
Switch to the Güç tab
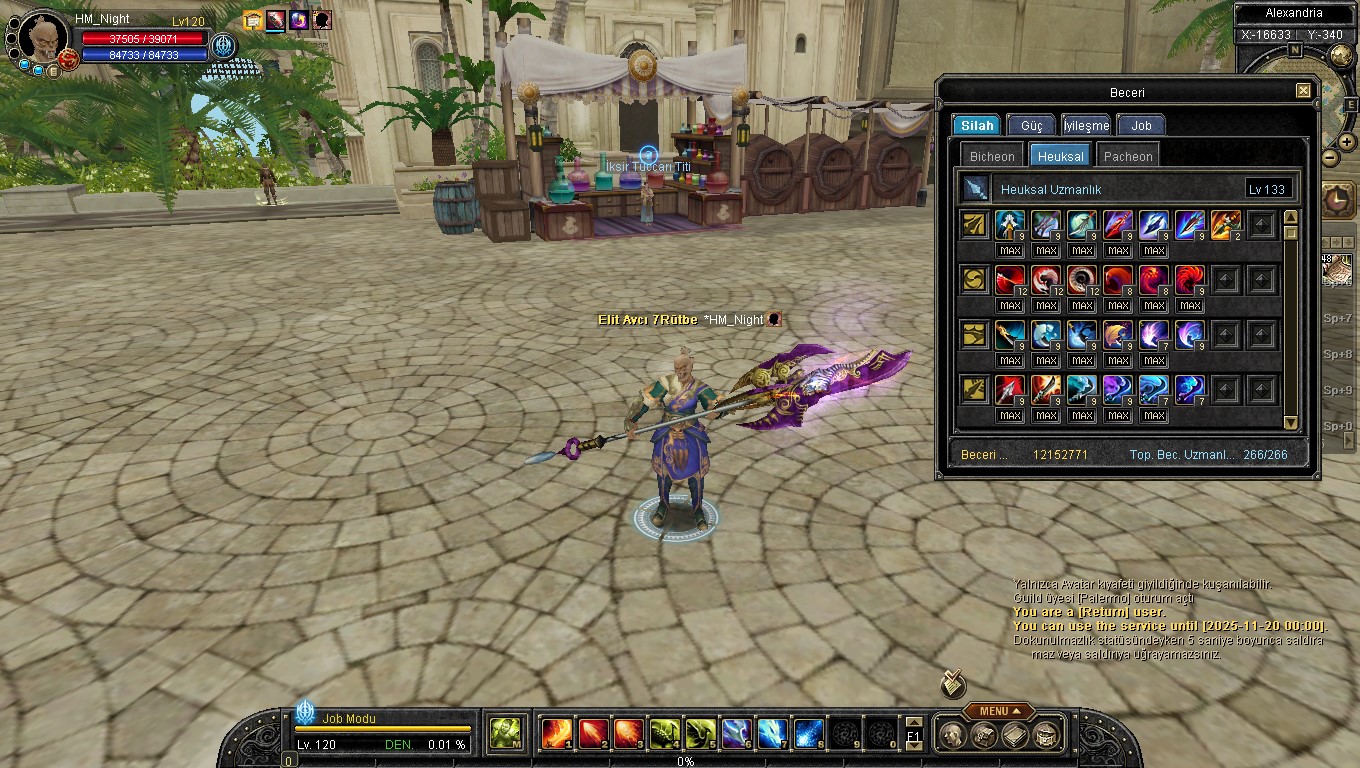pos(1031,126)
